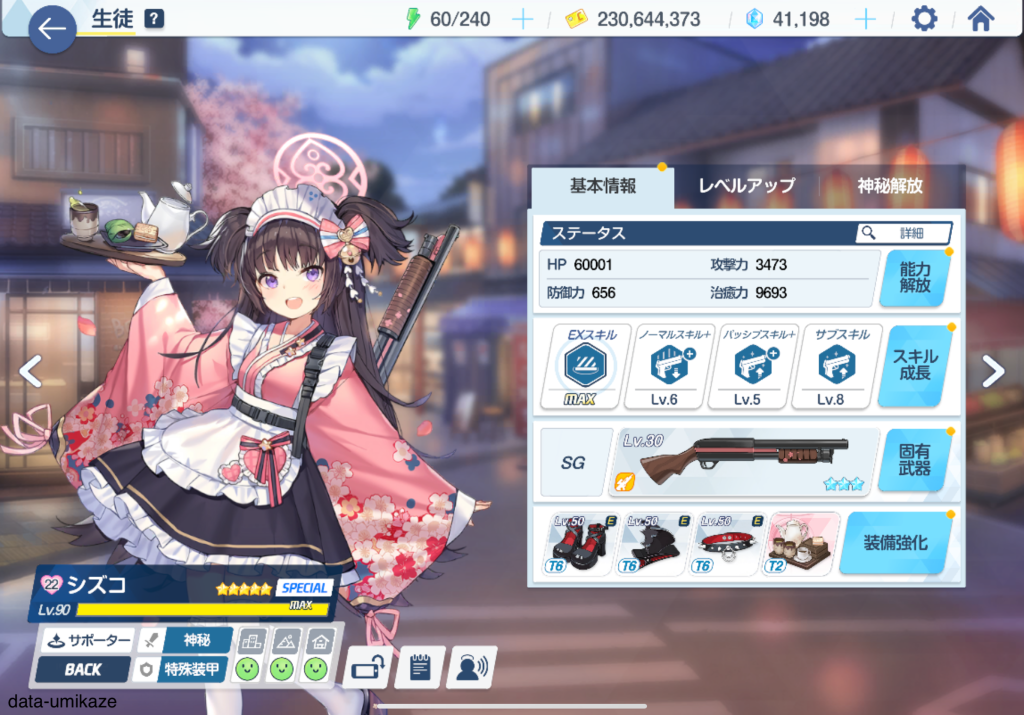Open 装備強化 equipment enhancement
Viewport: 1024px width, 715px height.
point(894,543)
